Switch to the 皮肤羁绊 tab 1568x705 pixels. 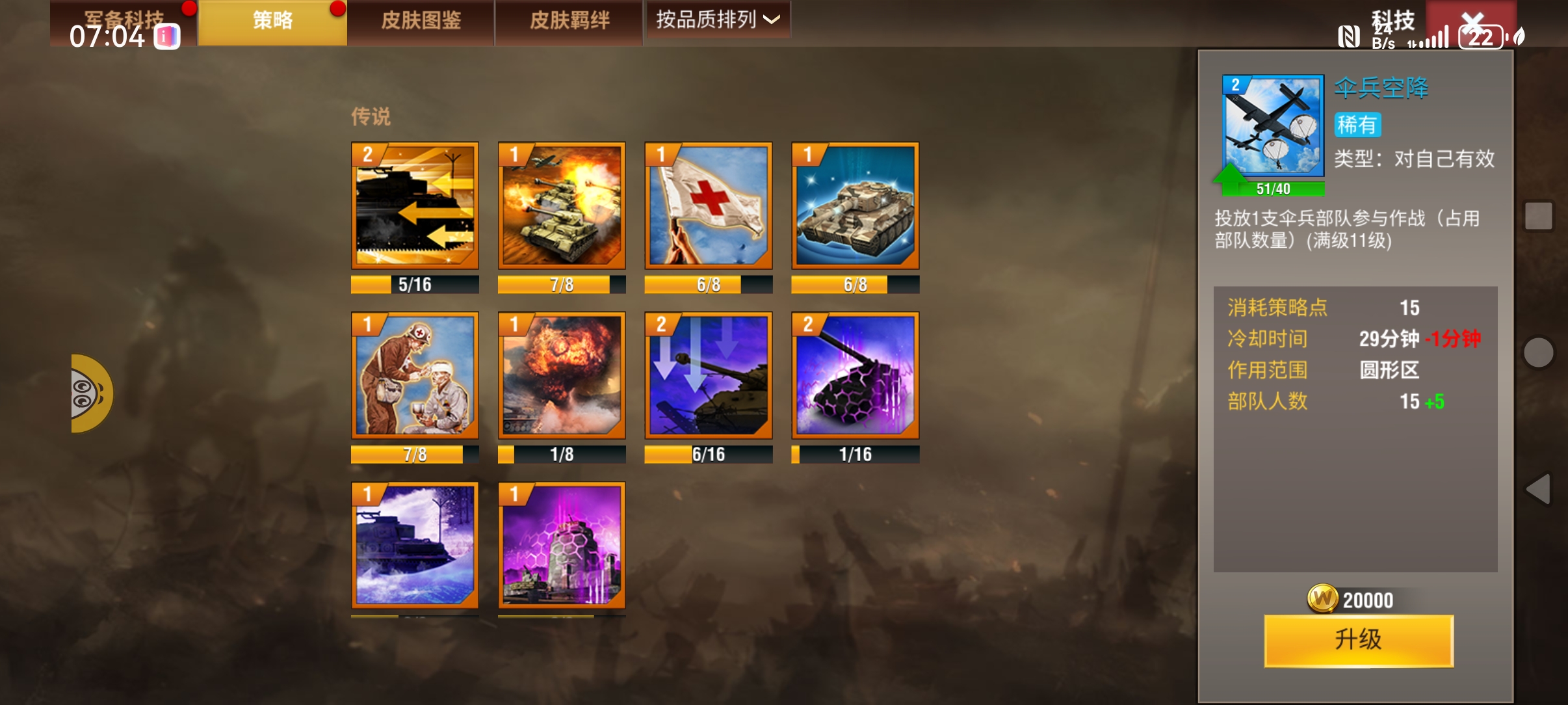(x=569, y=21)
